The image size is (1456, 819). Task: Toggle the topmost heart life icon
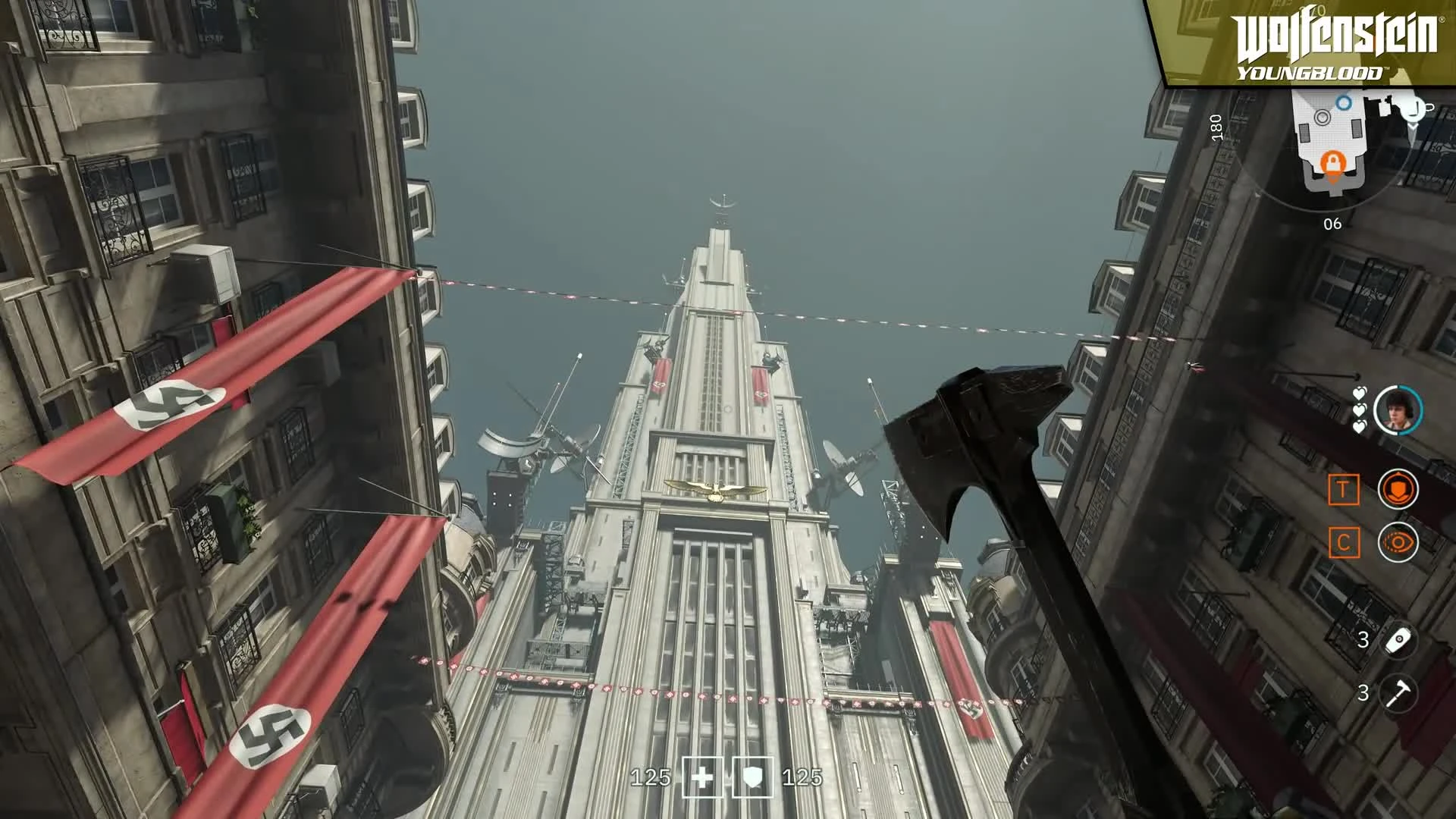click(x=1360, y=393)
